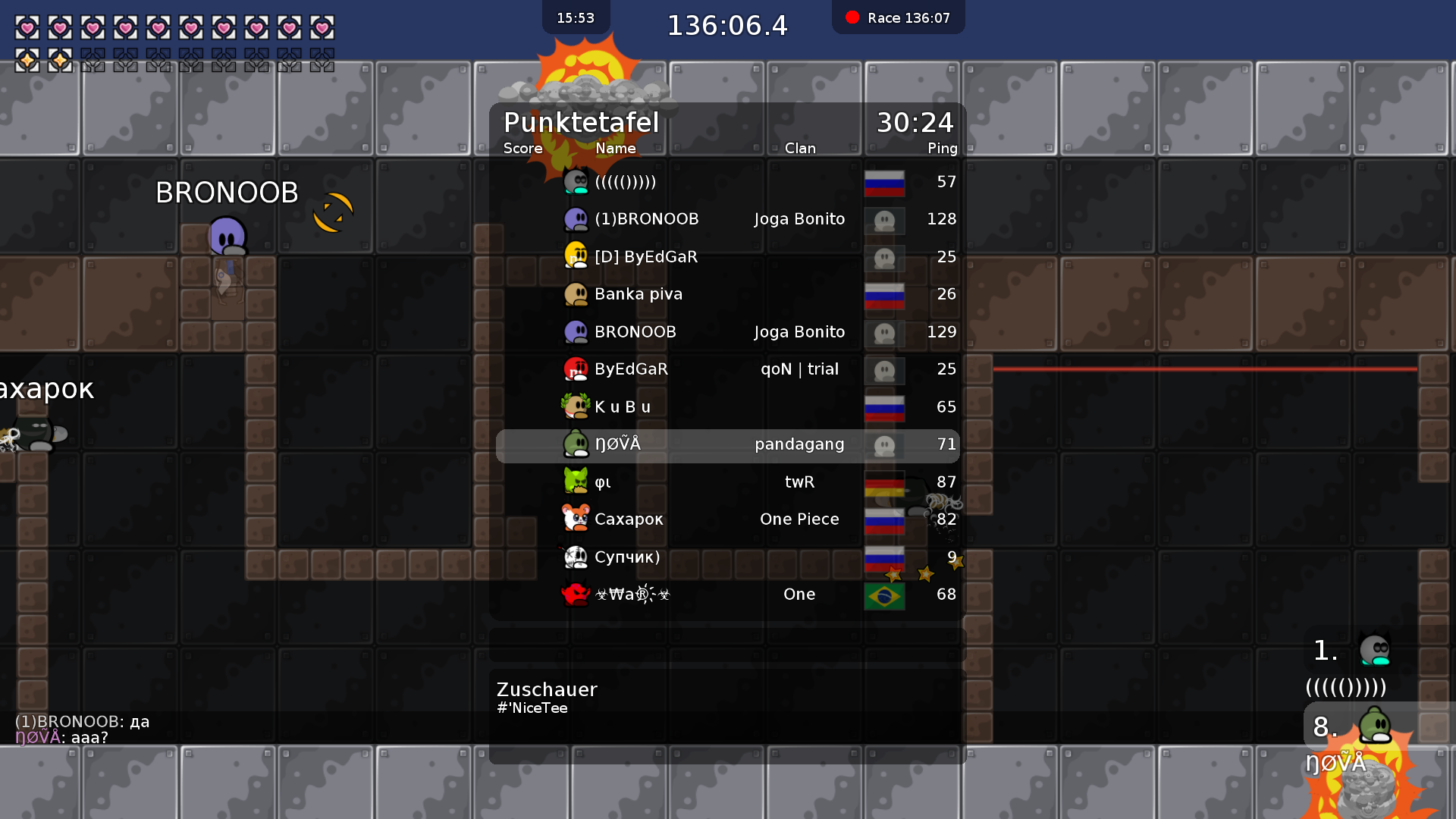Click the ghost flag icon in ByEdGaR's ping row
The width and height of the screenshot is (1456, 819).
(x=884, y=371)
